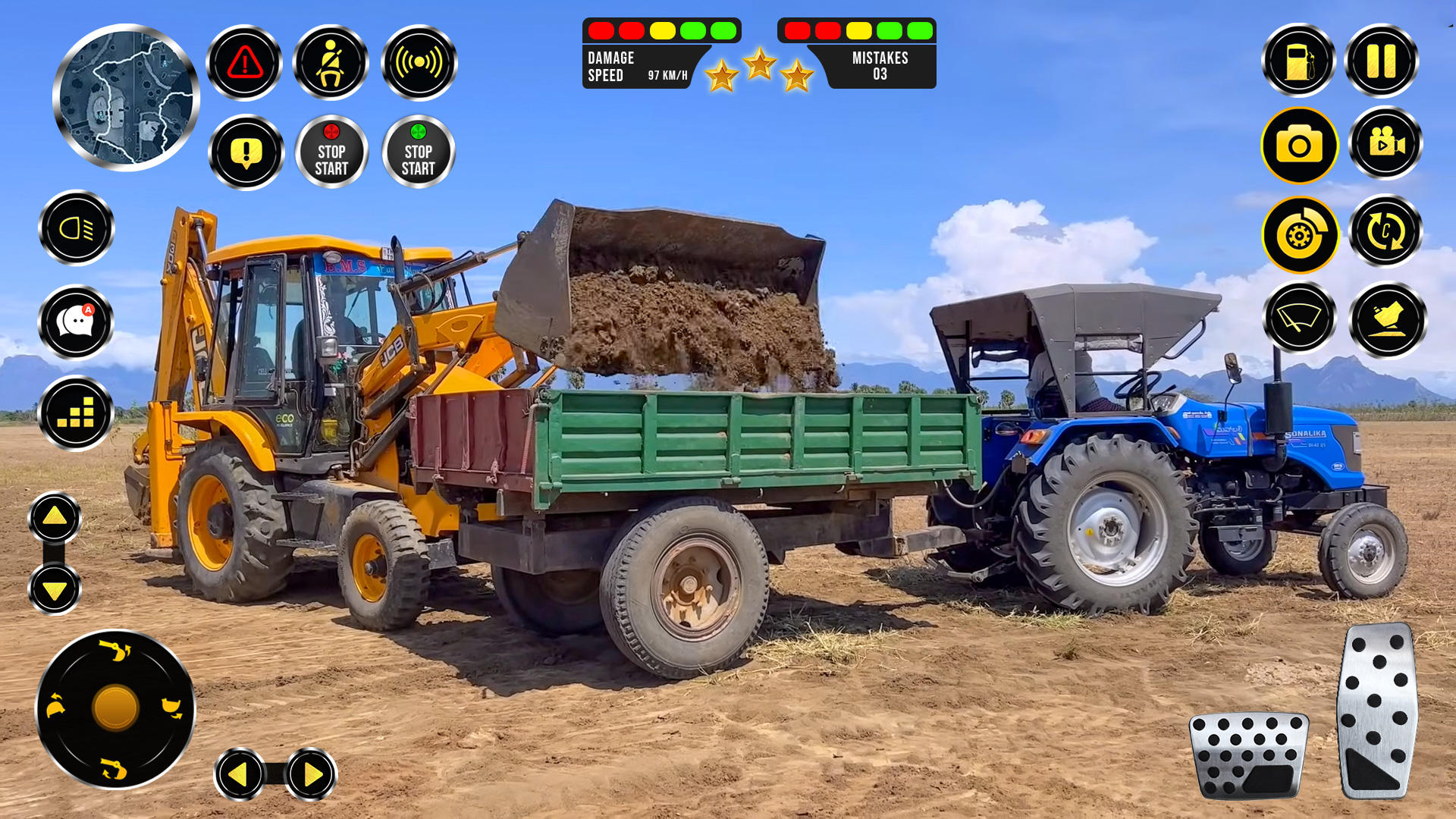The width and height of the screenshot is (1456, 819).
Task: Start video recording with the camcorder icon
Action: pyautogui.click(x=1385, y=146)
